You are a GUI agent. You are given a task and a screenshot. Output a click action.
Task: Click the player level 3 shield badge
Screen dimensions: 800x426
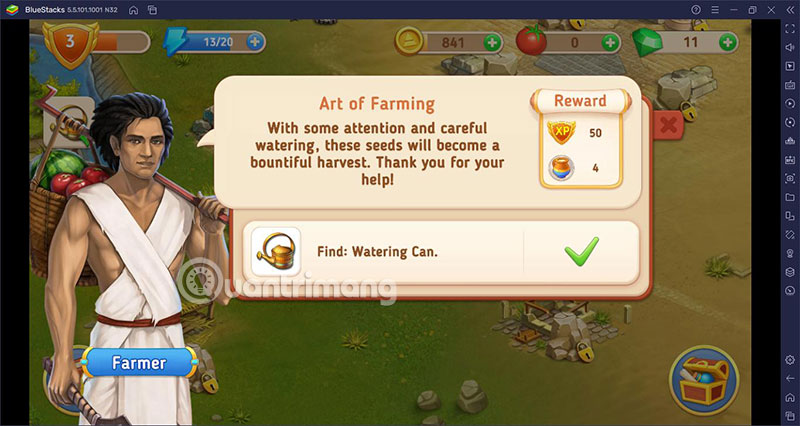coord(69,44)
